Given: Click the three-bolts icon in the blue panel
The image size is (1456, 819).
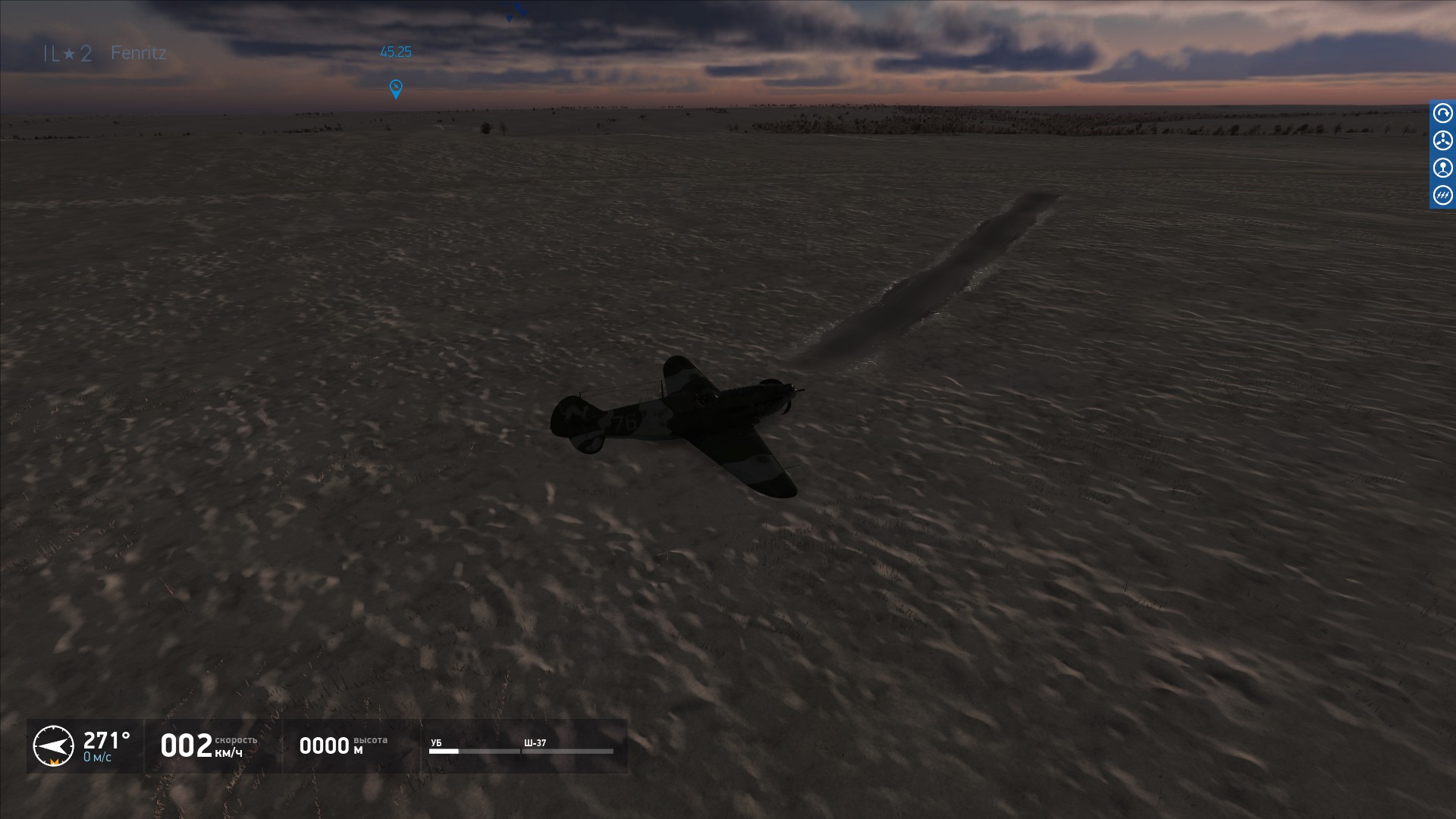Looking at the screenshot, I should pyautogui.click(x=1442, y=196).
